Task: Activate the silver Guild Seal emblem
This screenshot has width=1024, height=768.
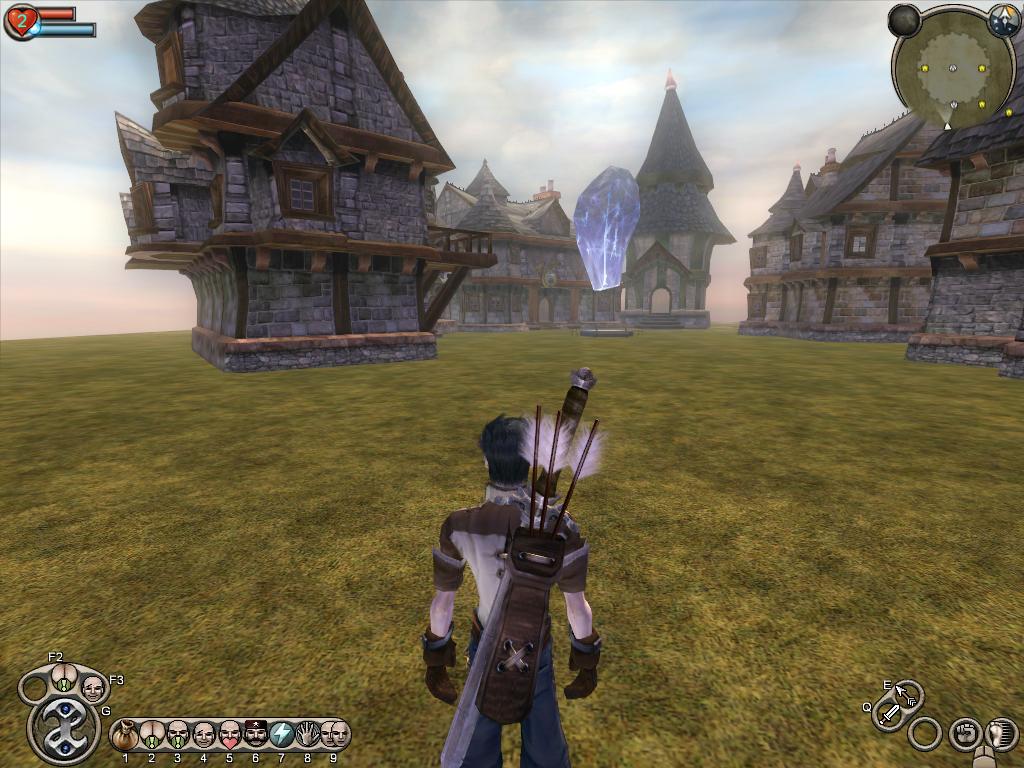Action: (x=63, y=731)
